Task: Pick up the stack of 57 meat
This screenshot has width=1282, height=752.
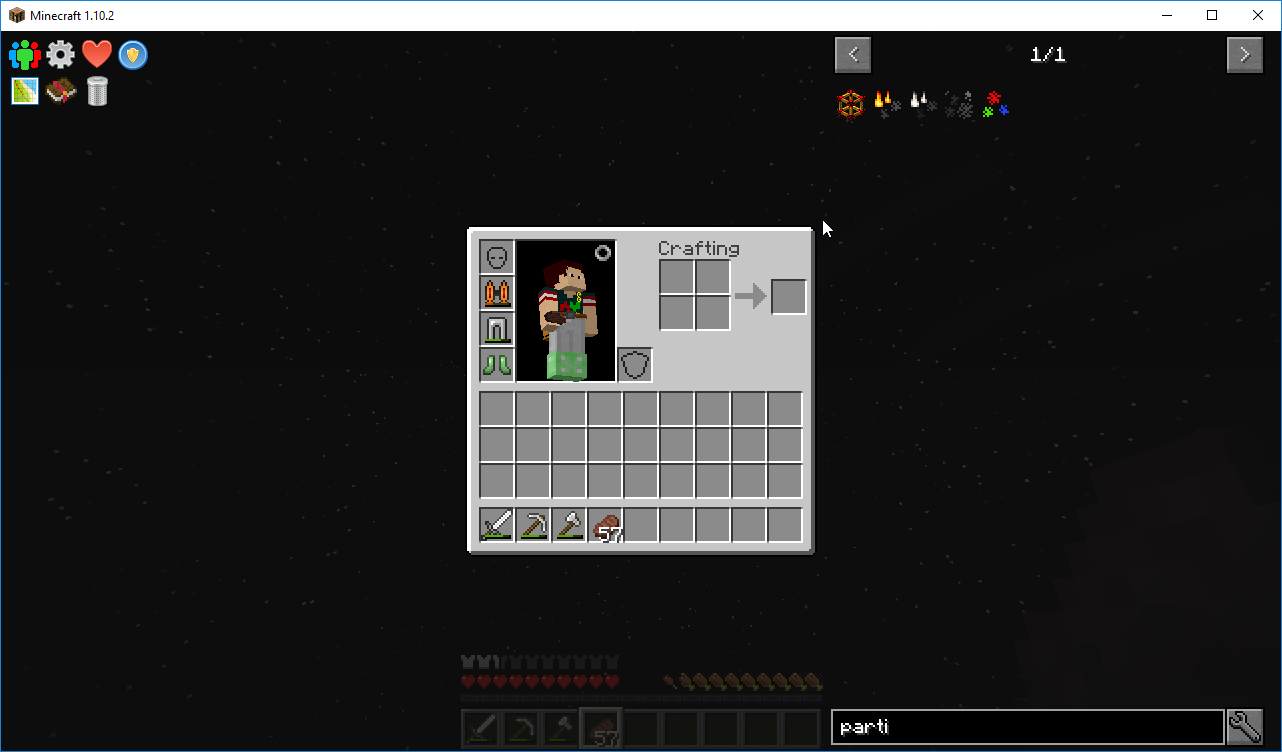Action: [605, 525]
